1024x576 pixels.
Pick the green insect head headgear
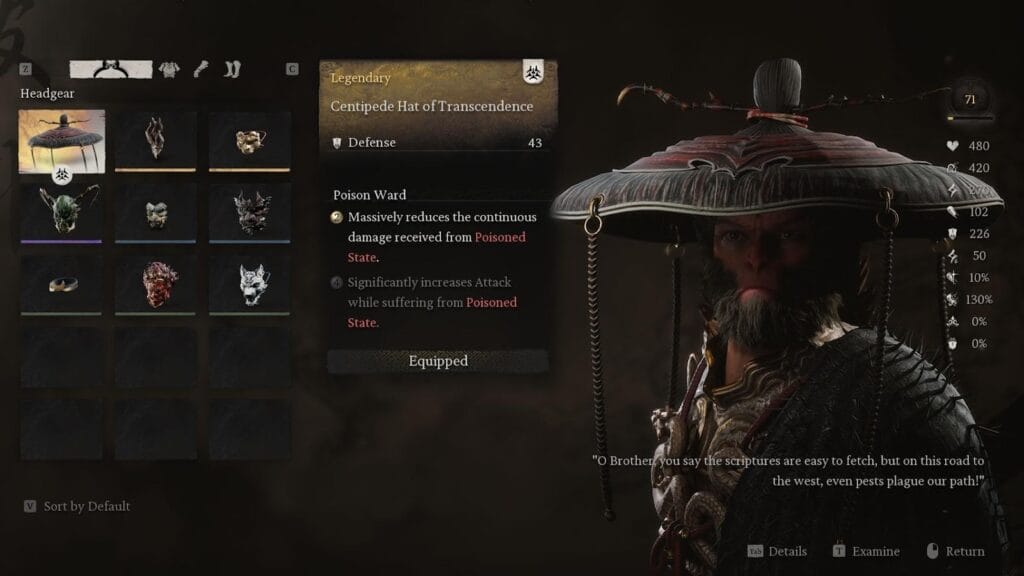pyautogui.click(x=61, y=210)
